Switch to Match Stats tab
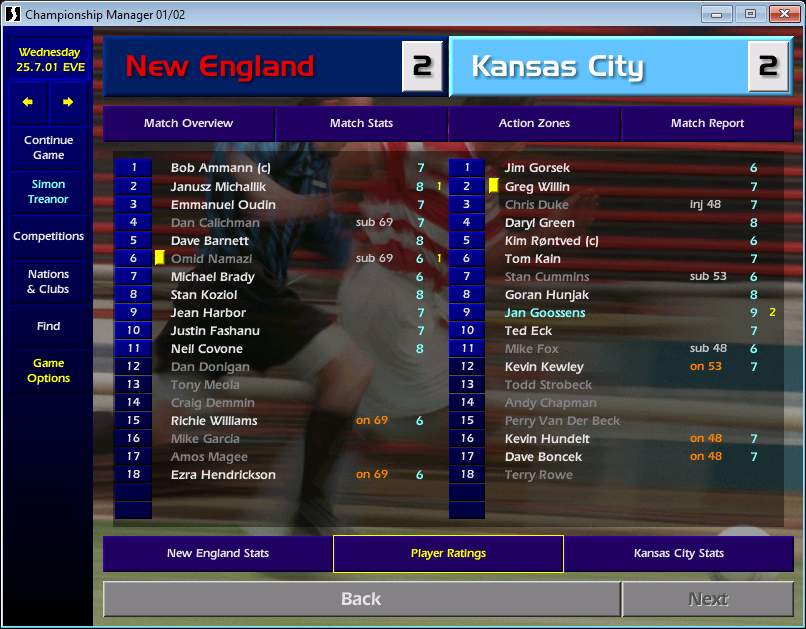Image resolution: width=806 pixels, height=629 pixels. click(x=361, y=124)
